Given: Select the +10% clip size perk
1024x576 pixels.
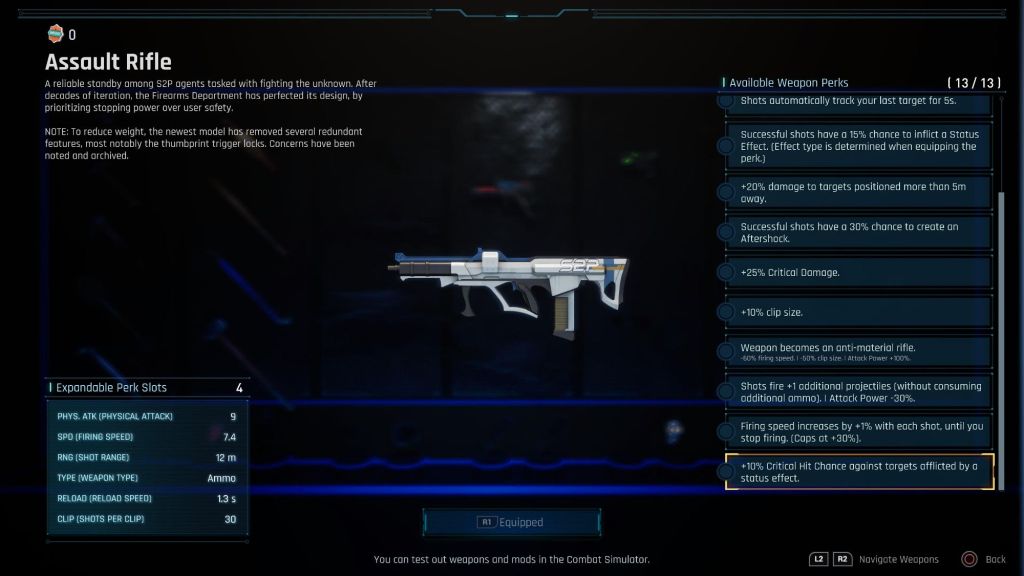Looking at the screenshot, I should click(x=859, y=312).
